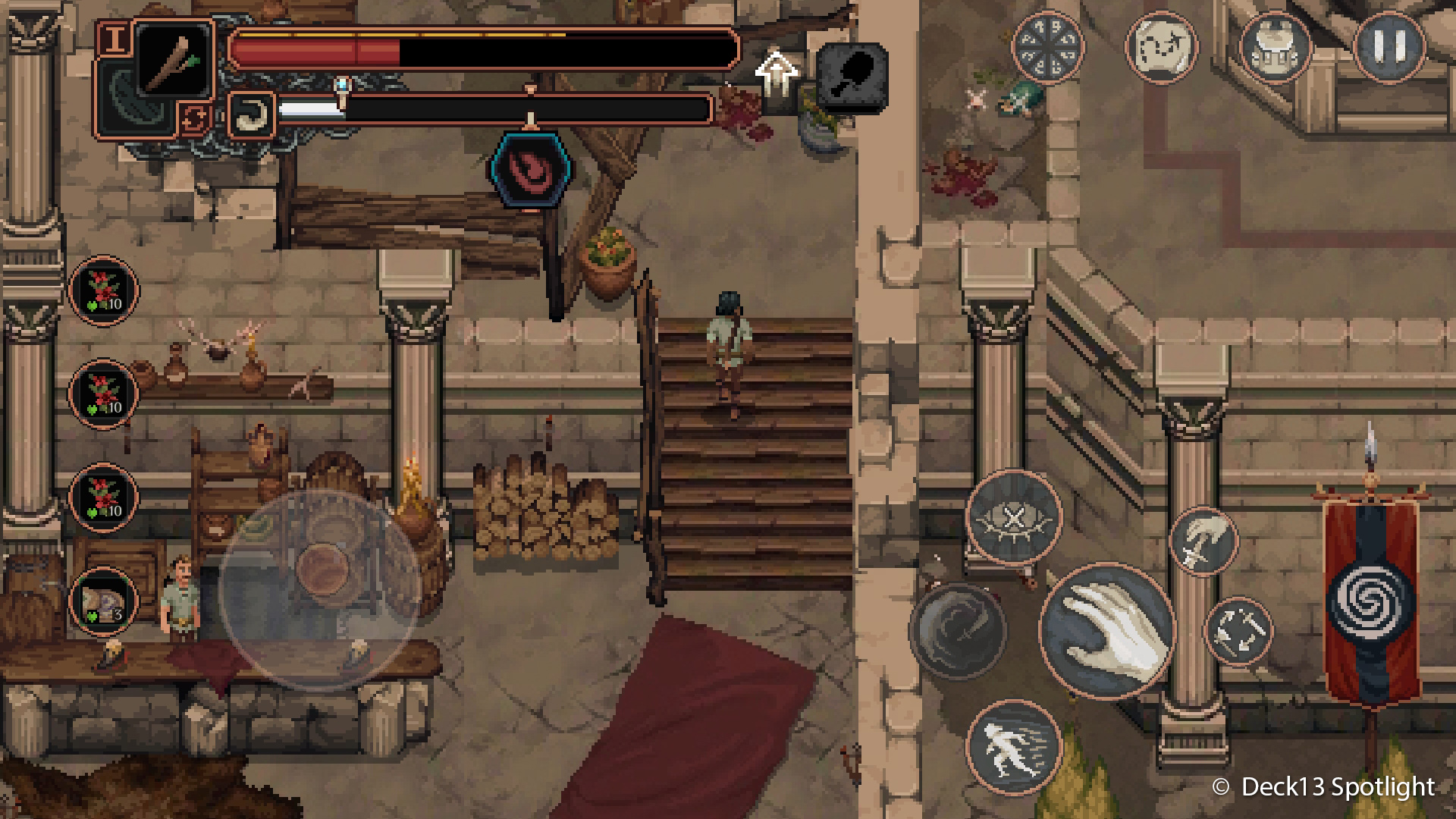
Task: Tap the crossed swords arrows button
Action: point(1238,631)
